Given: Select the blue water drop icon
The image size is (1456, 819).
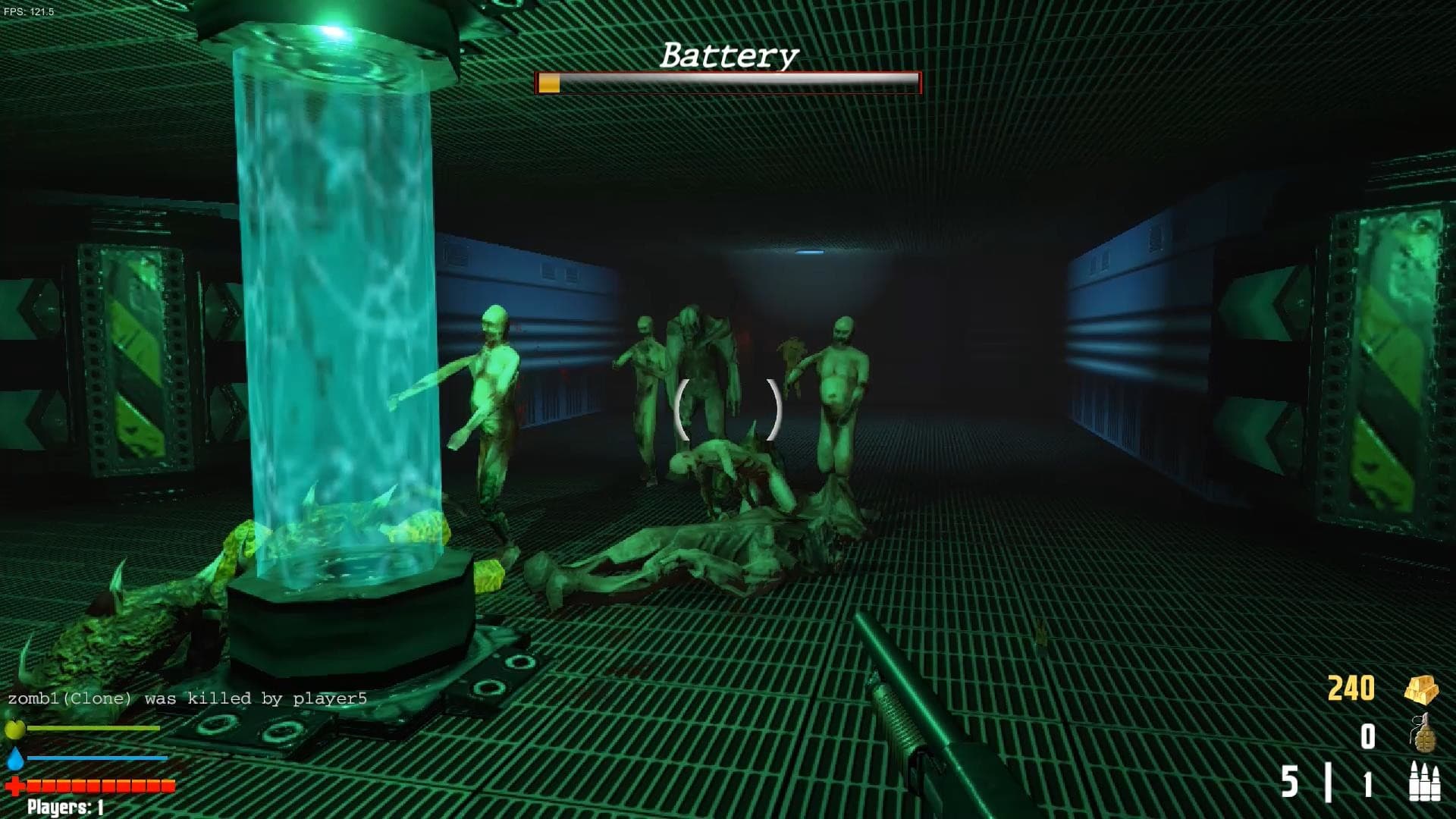Looking at the screenshot, I should pyautogui.click(x=15, y=758).
